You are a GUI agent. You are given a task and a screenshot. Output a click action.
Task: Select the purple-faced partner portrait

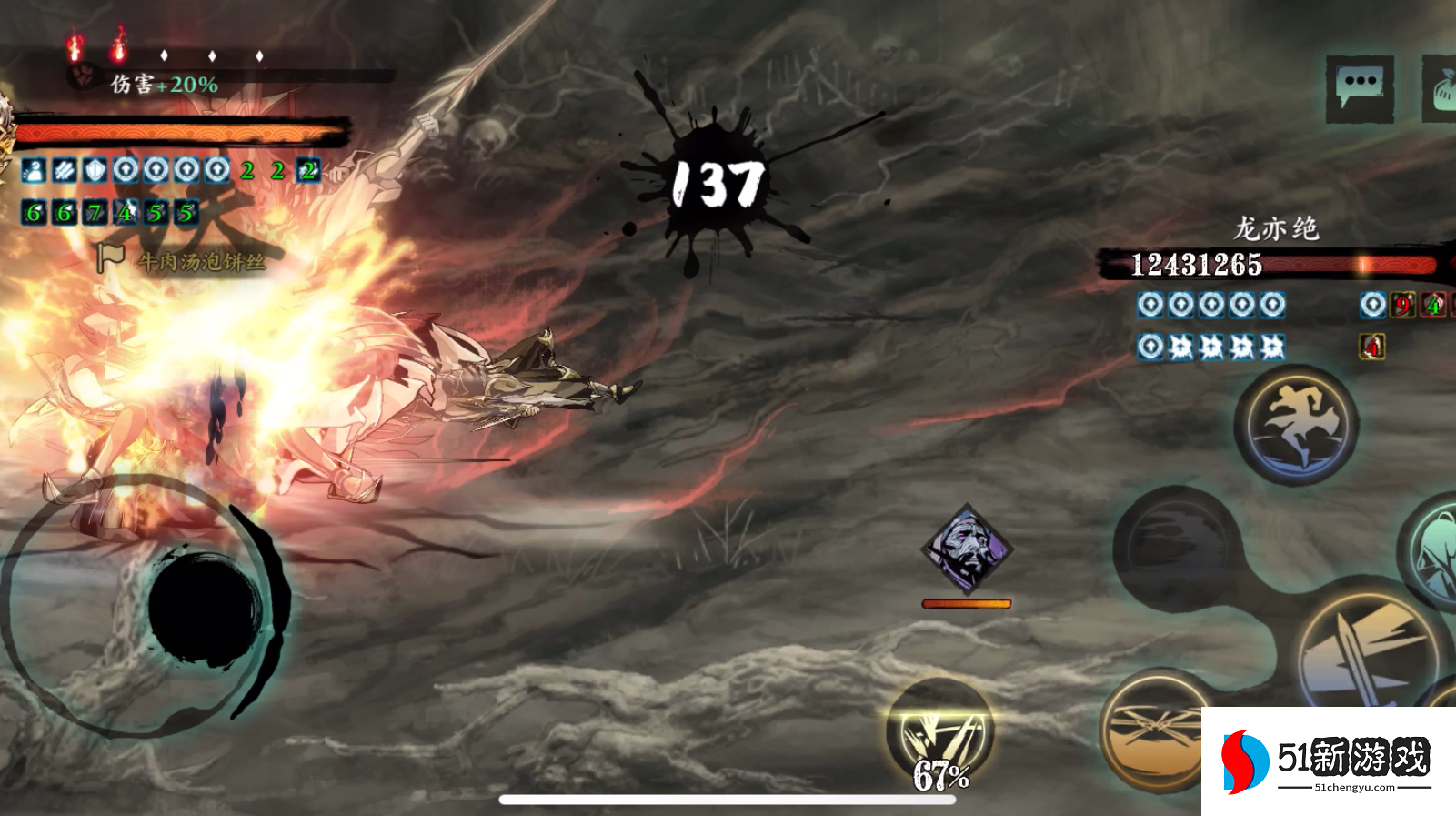coord(966,549)
